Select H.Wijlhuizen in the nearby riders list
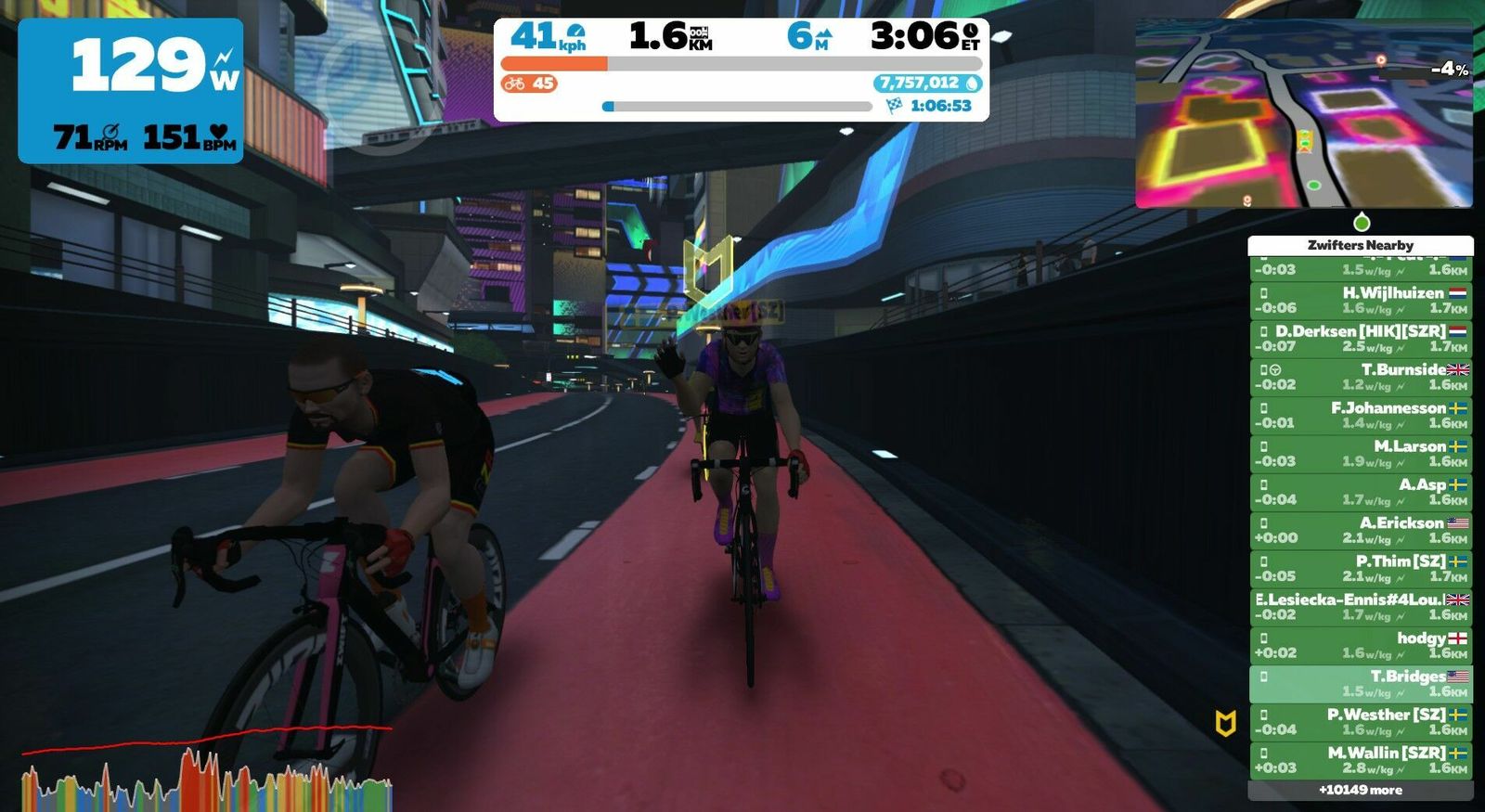This screenshot has height=812, width=1485. 1360,300
